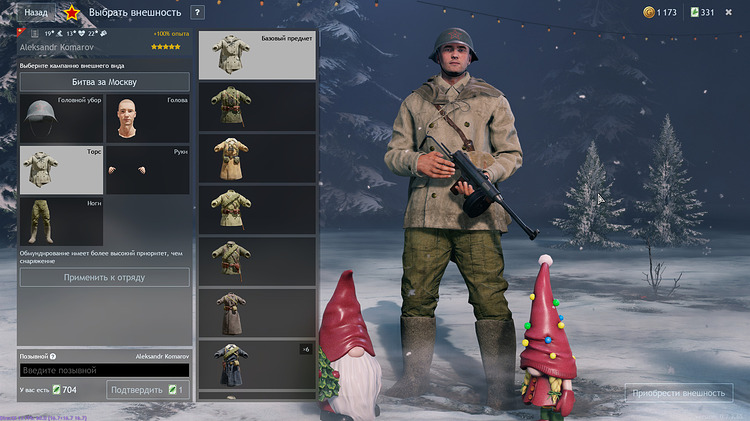This screenshot has width=750, height=421.
Task: Choose the Базовый предмет torso item
Action: 258,56
